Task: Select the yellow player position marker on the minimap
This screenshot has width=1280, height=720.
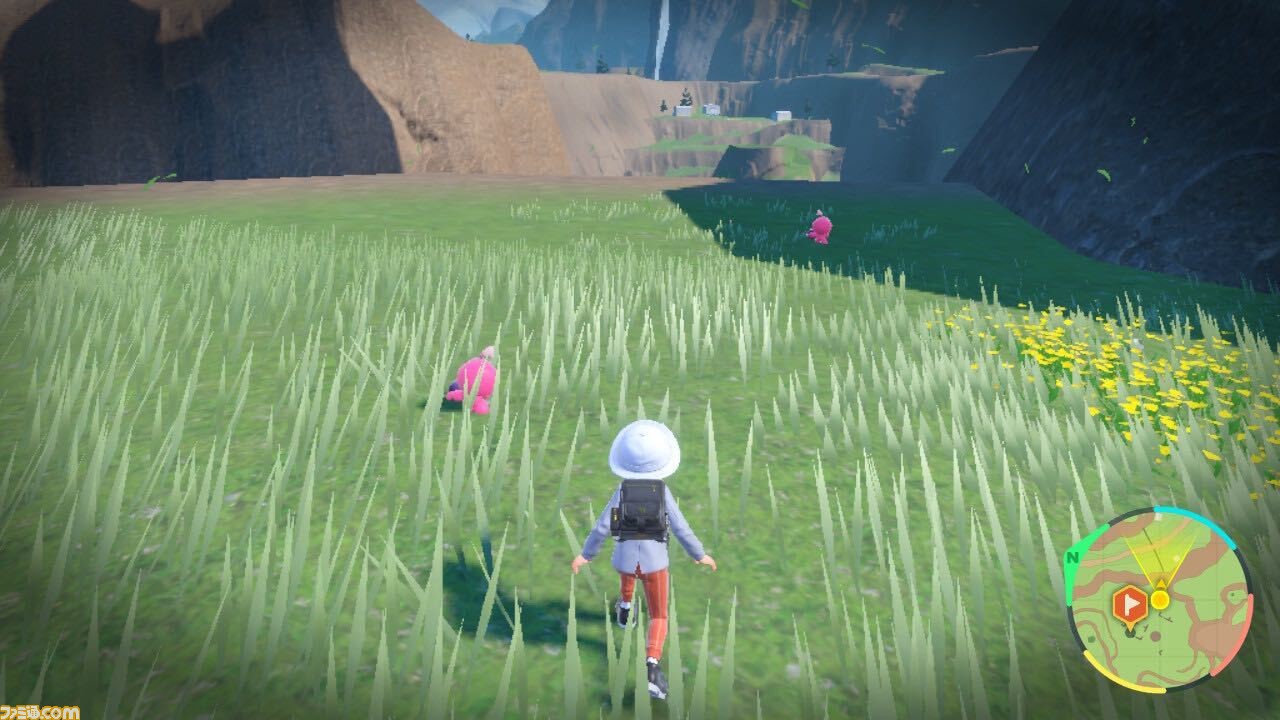Action: tap(1161, 599)
